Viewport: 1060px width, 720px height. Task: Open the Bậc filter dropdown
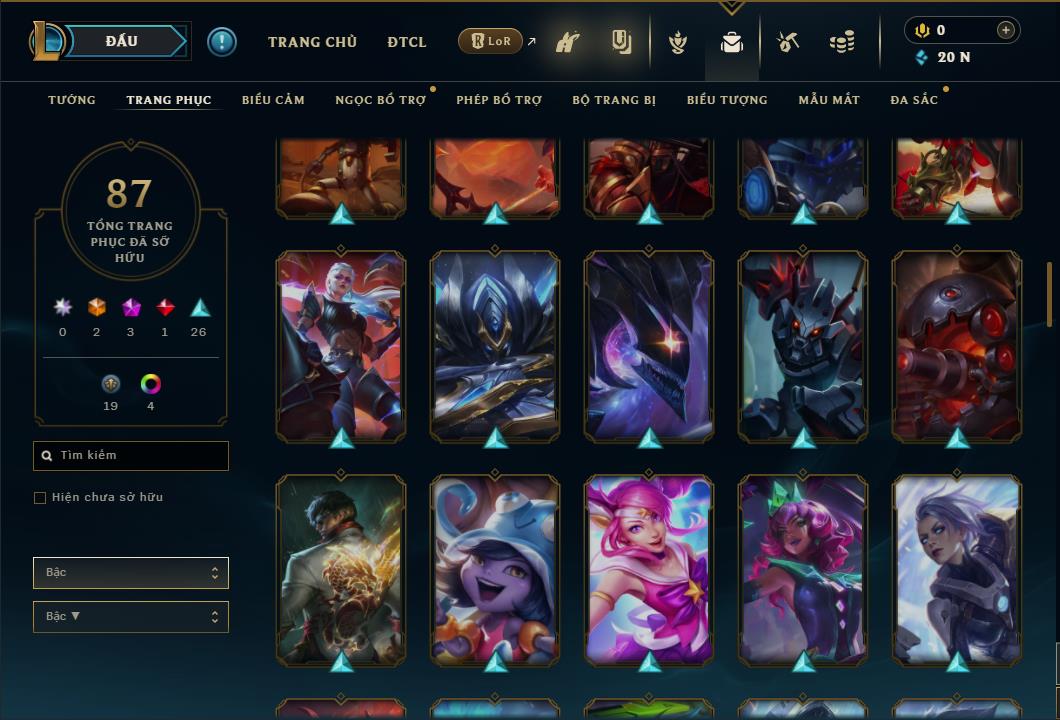pos(131,573)
